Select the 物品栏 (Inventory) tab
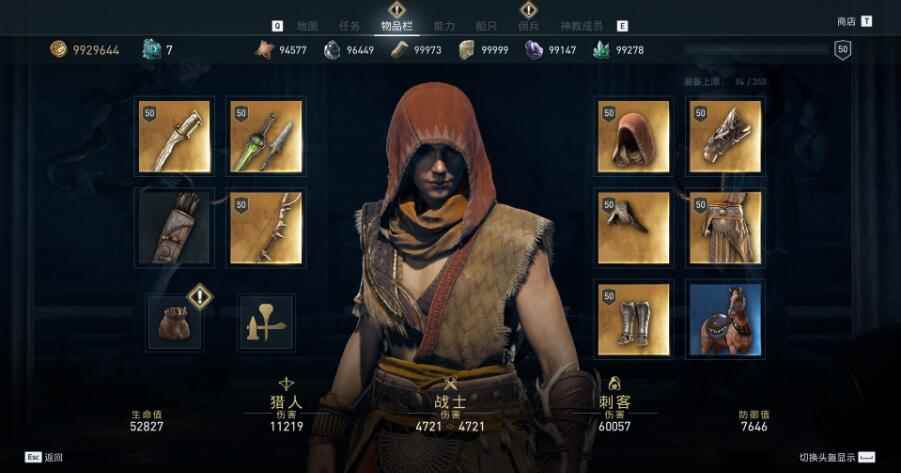The width and height of the screenshot is (901, 473). [396, 25]
